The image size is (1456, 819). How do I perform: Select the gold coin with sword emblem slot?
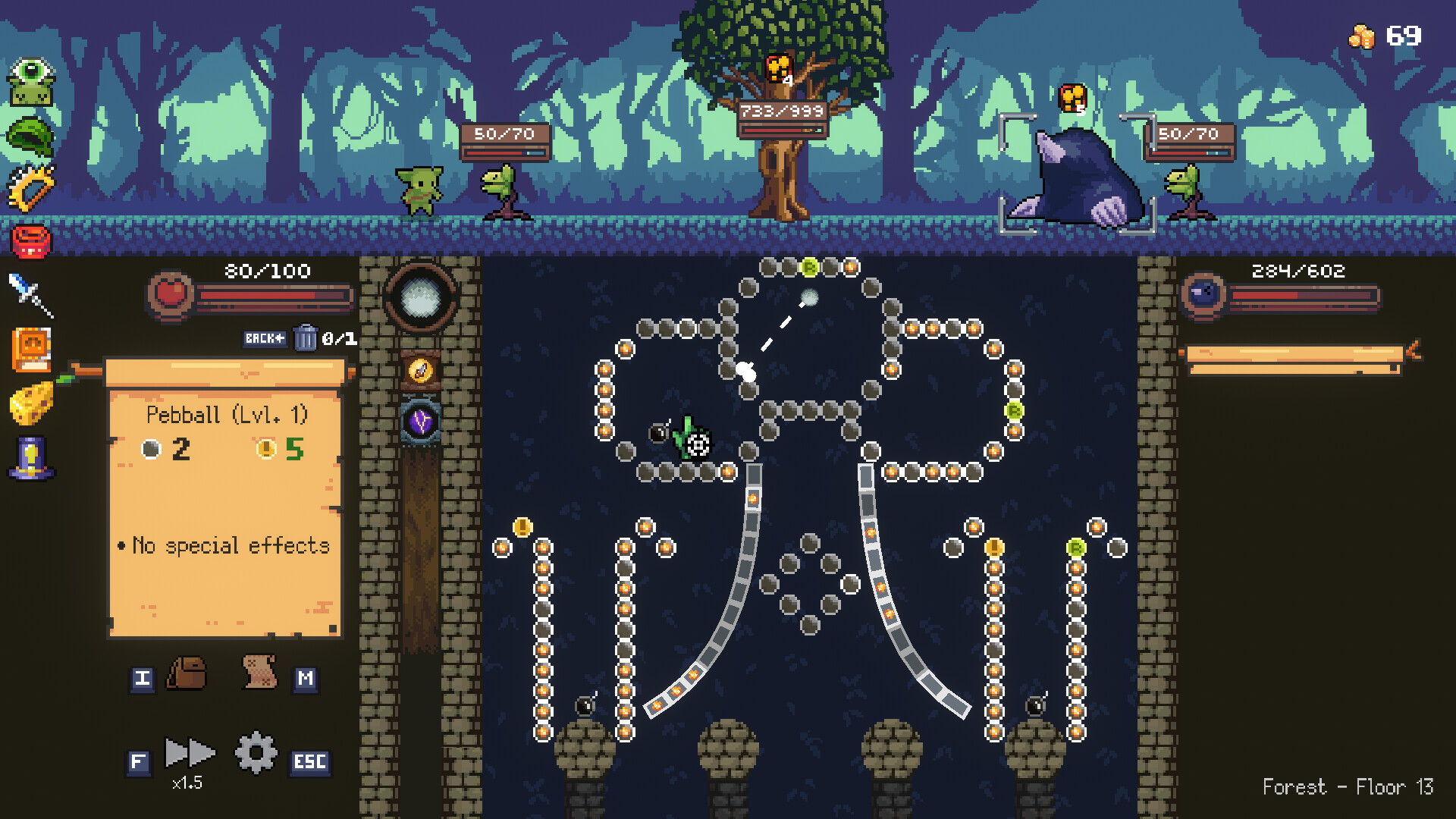click(421, 372)
